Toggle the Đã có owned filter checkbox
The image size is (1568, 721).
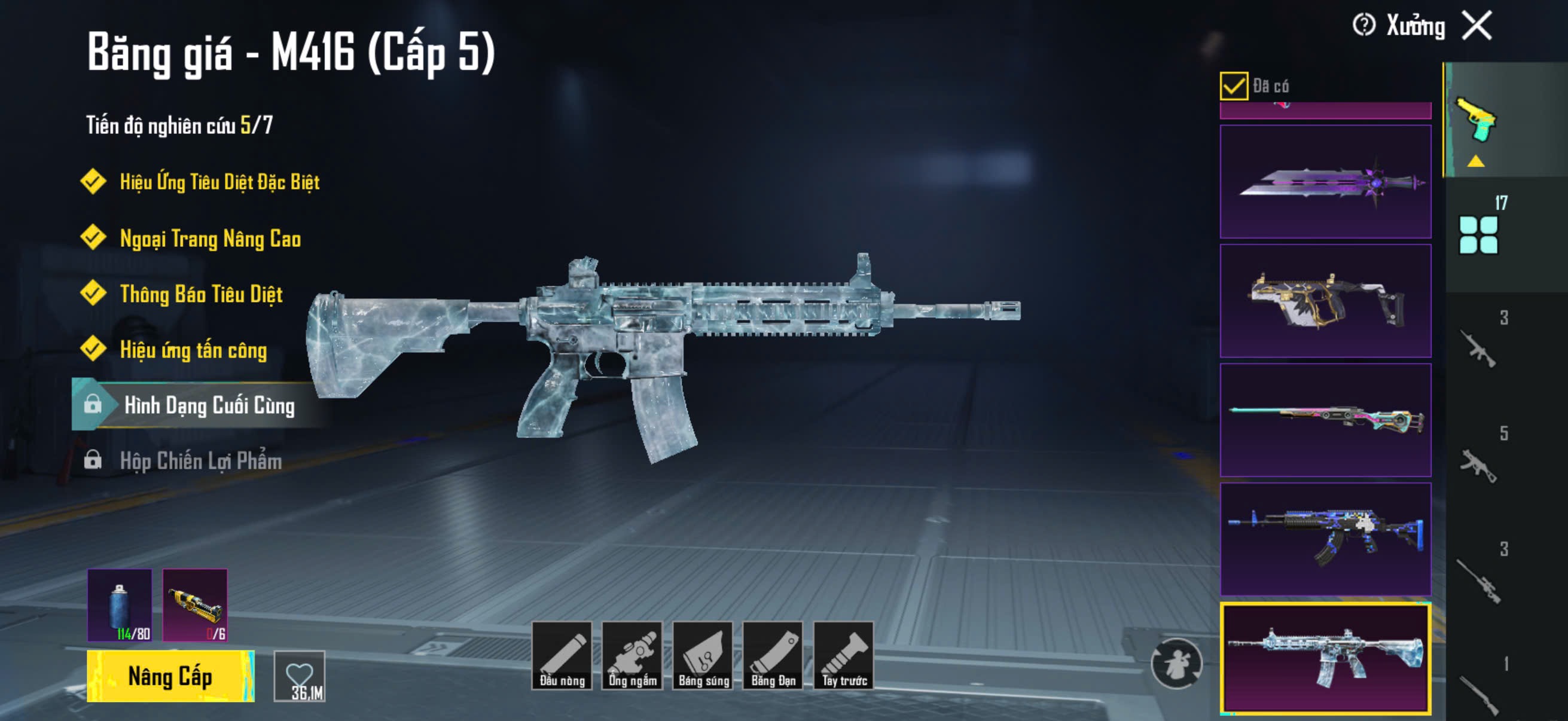point(1233,85)
